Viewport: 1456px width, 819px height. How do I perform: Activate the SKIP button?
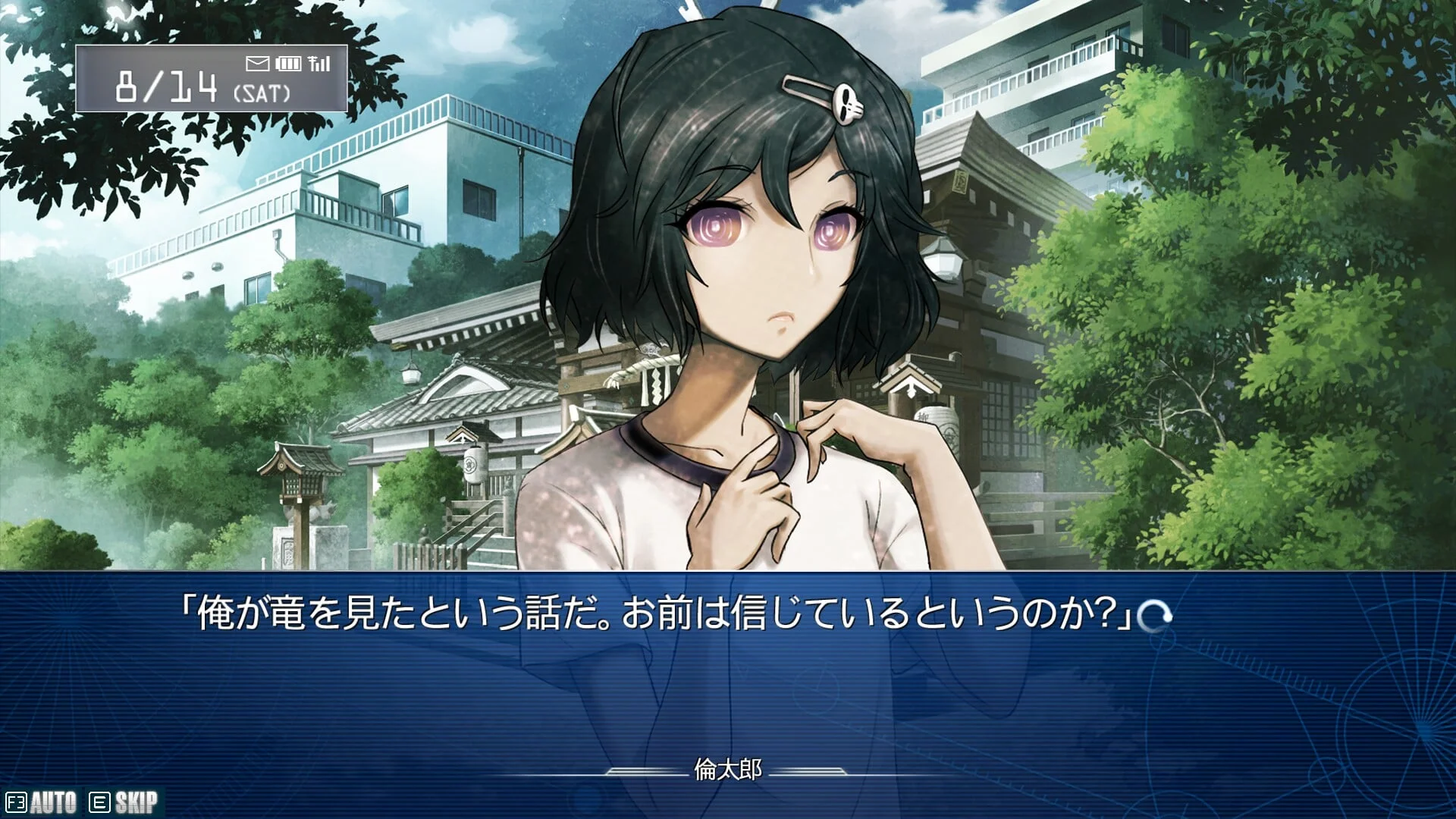[x=124, y=802]
